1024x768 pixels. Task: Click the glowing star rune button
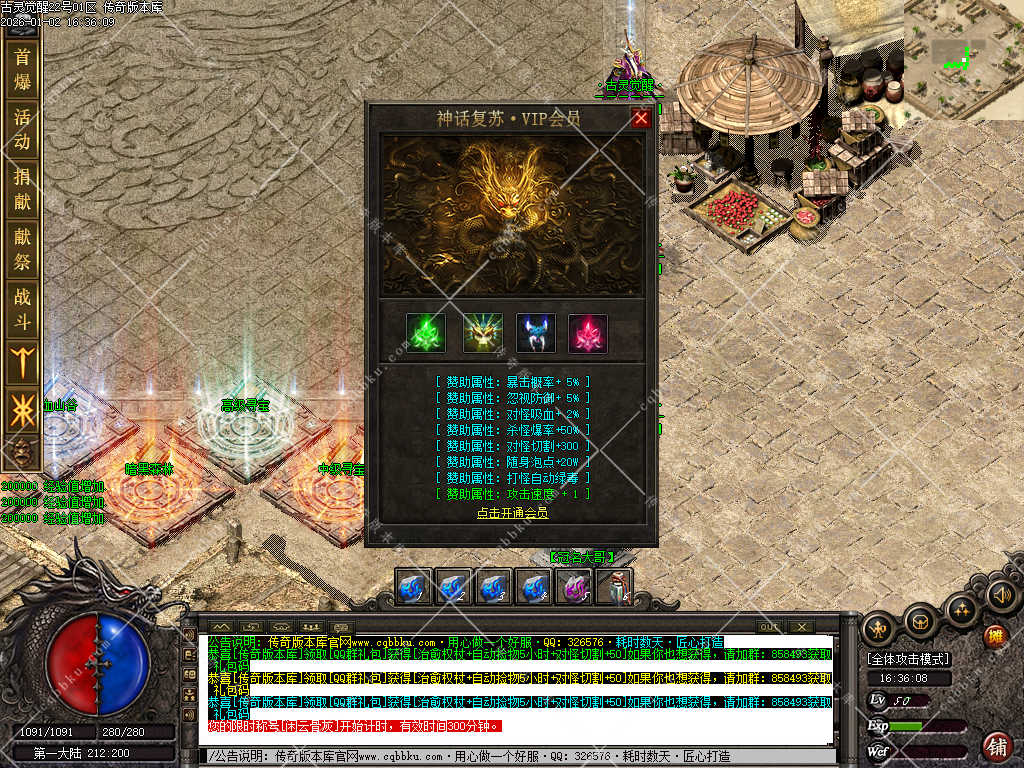(22, 410)
